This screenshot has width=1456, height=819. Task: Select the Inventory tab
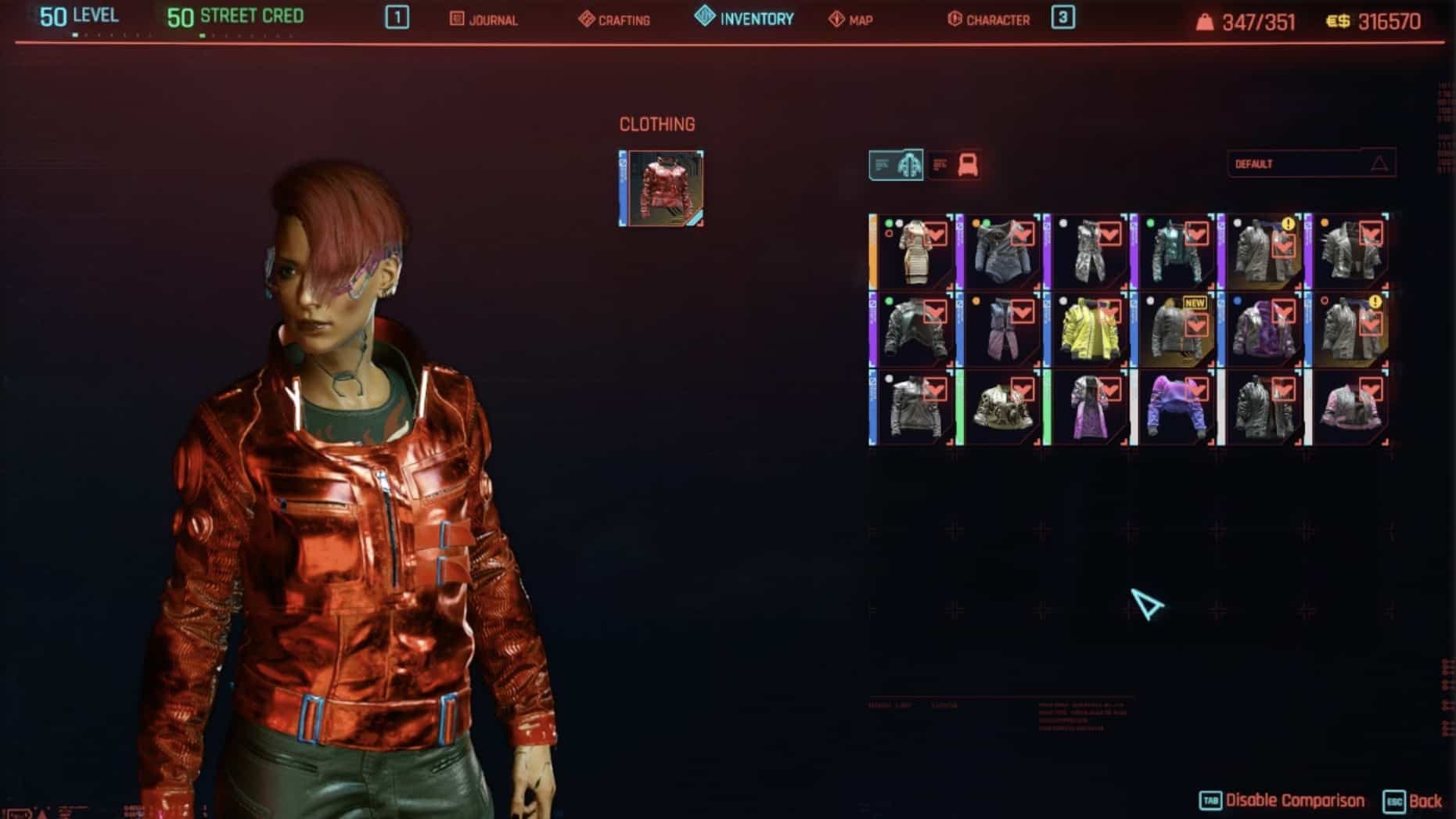pos(745,18)
